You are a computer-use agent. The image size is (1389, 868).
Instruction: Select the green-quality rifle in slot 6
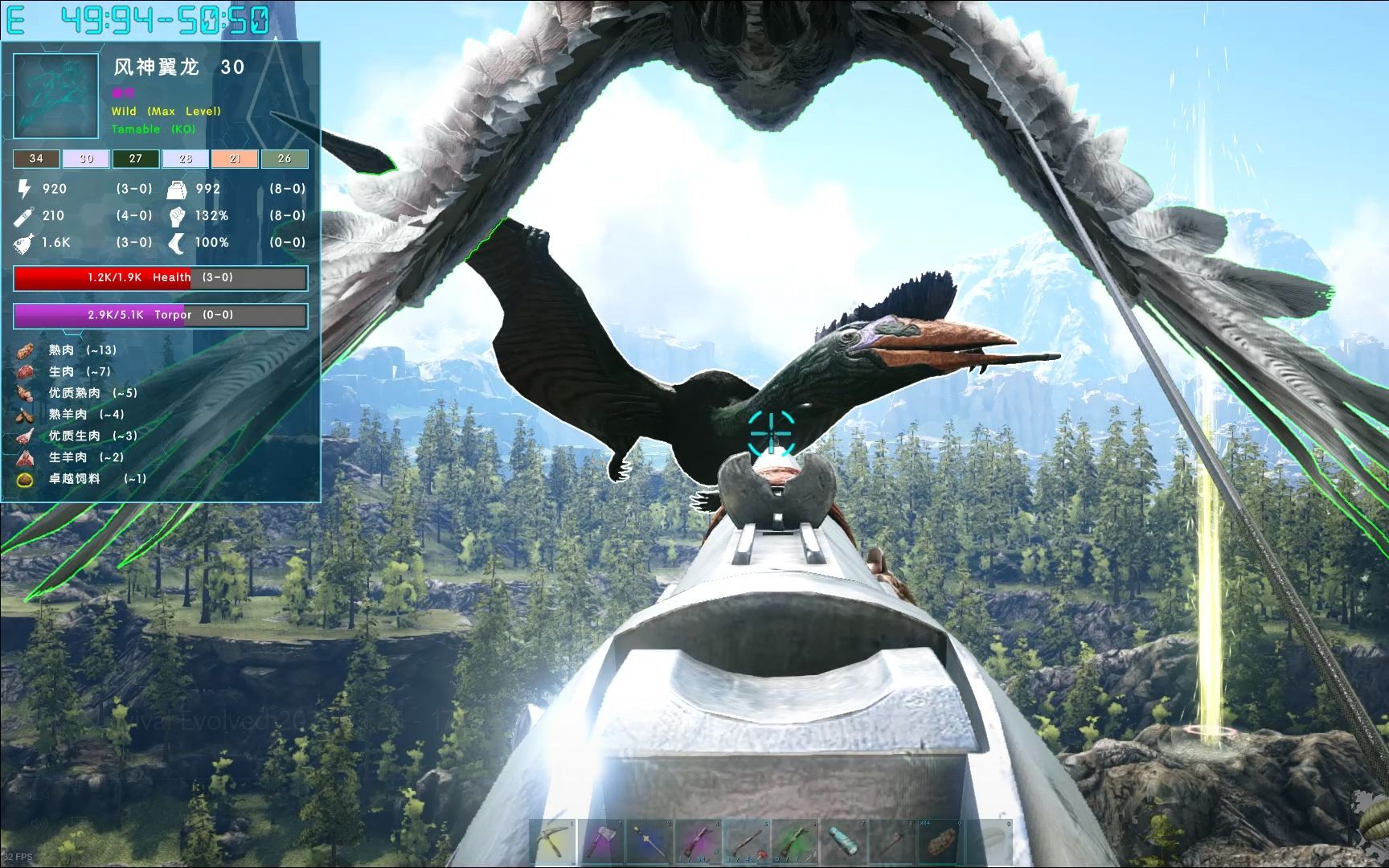click(x=795, y=842)
